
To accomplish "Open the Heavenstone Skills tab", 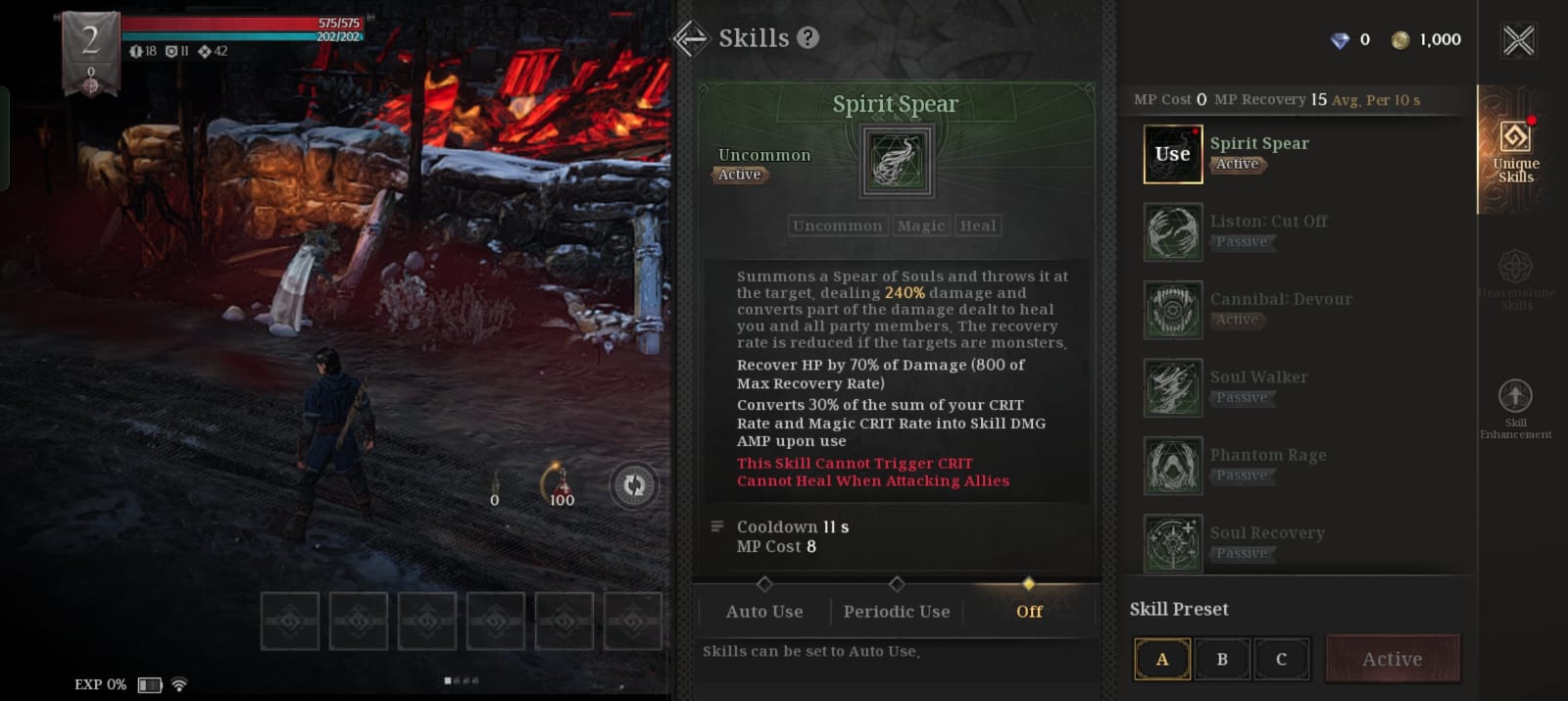I will click(x=1515, y=277).
